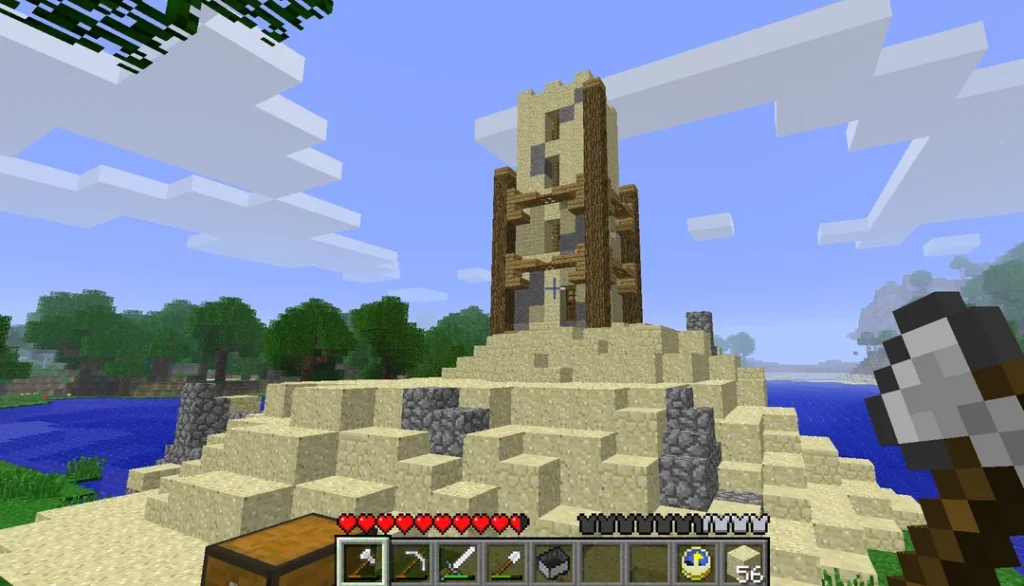This screenshot has width=1024, height=586.
Task: Choose the clock item slot
Action: (695, 562)
